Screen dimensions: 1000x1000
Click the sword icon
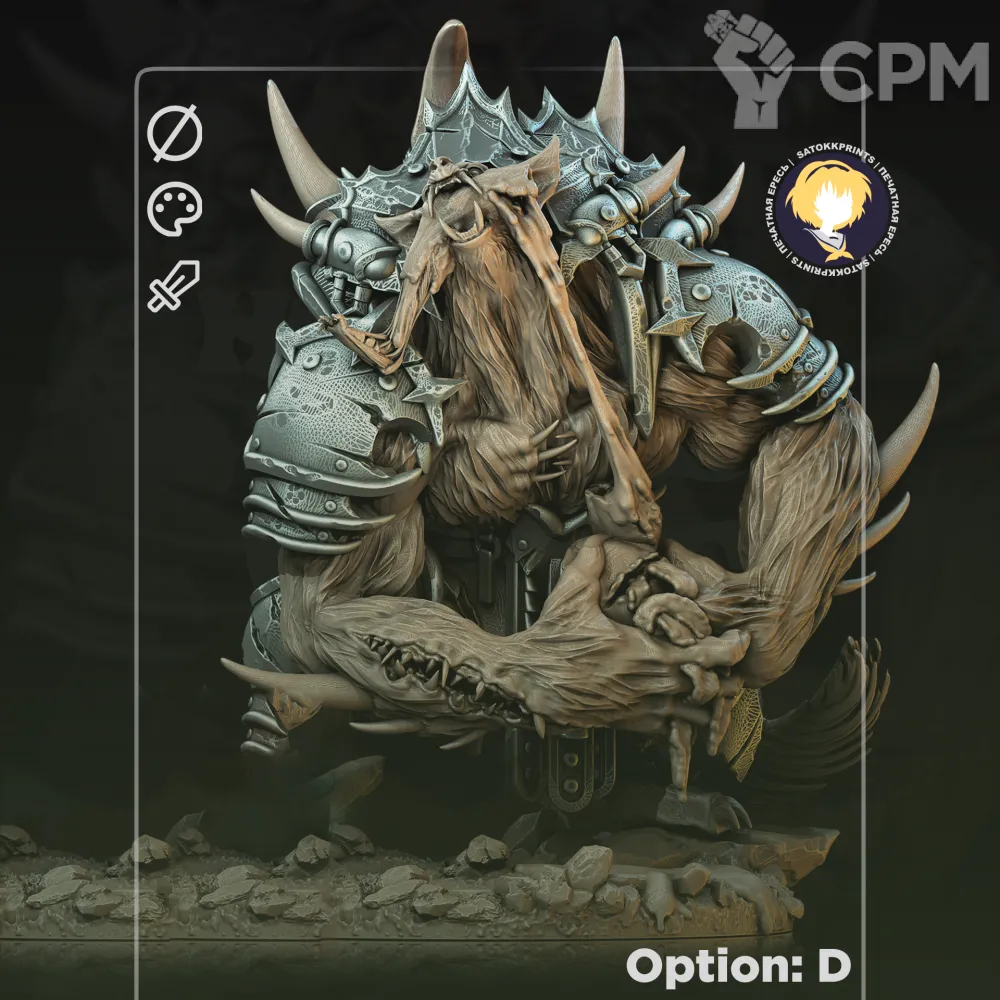click(x=174, y=285)
